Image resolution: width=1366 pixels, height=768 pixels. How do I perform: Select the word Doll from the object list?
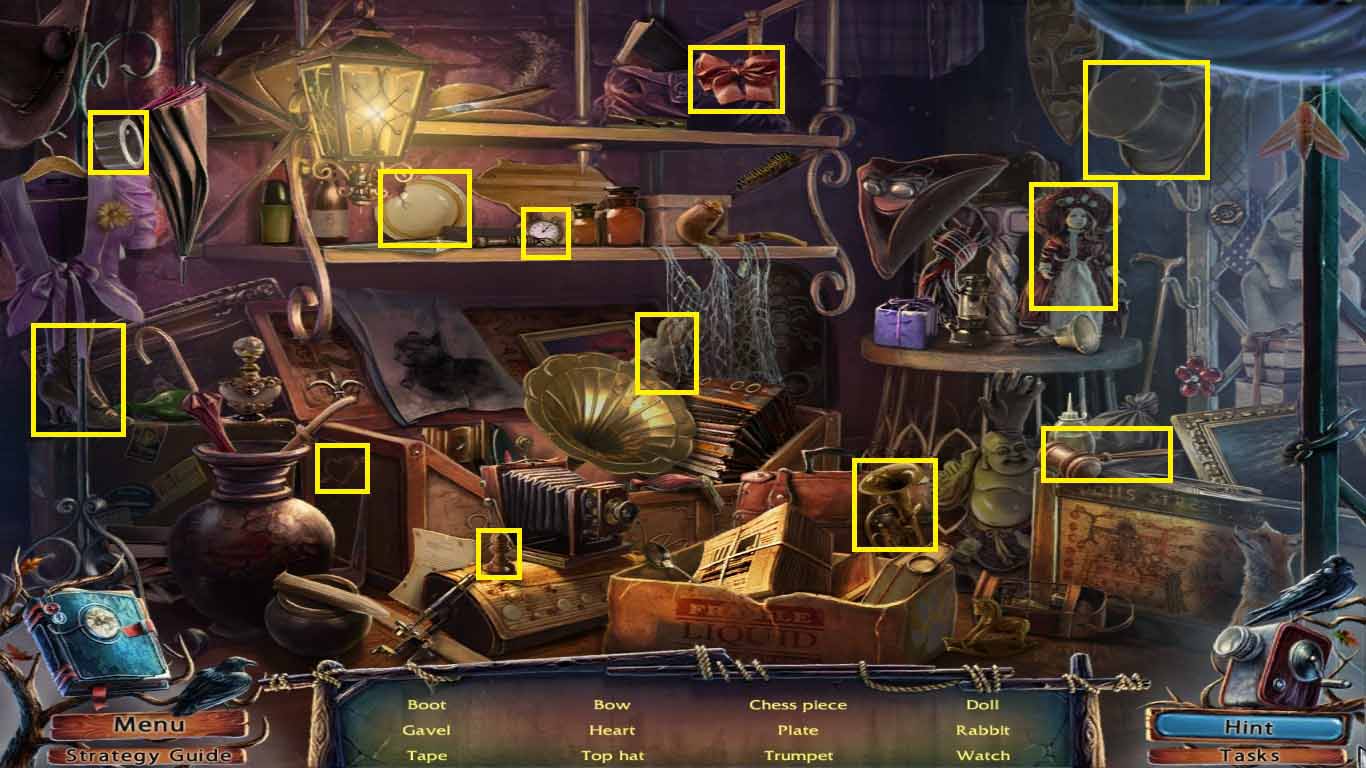pyautogui.click(x=983, y=704)
